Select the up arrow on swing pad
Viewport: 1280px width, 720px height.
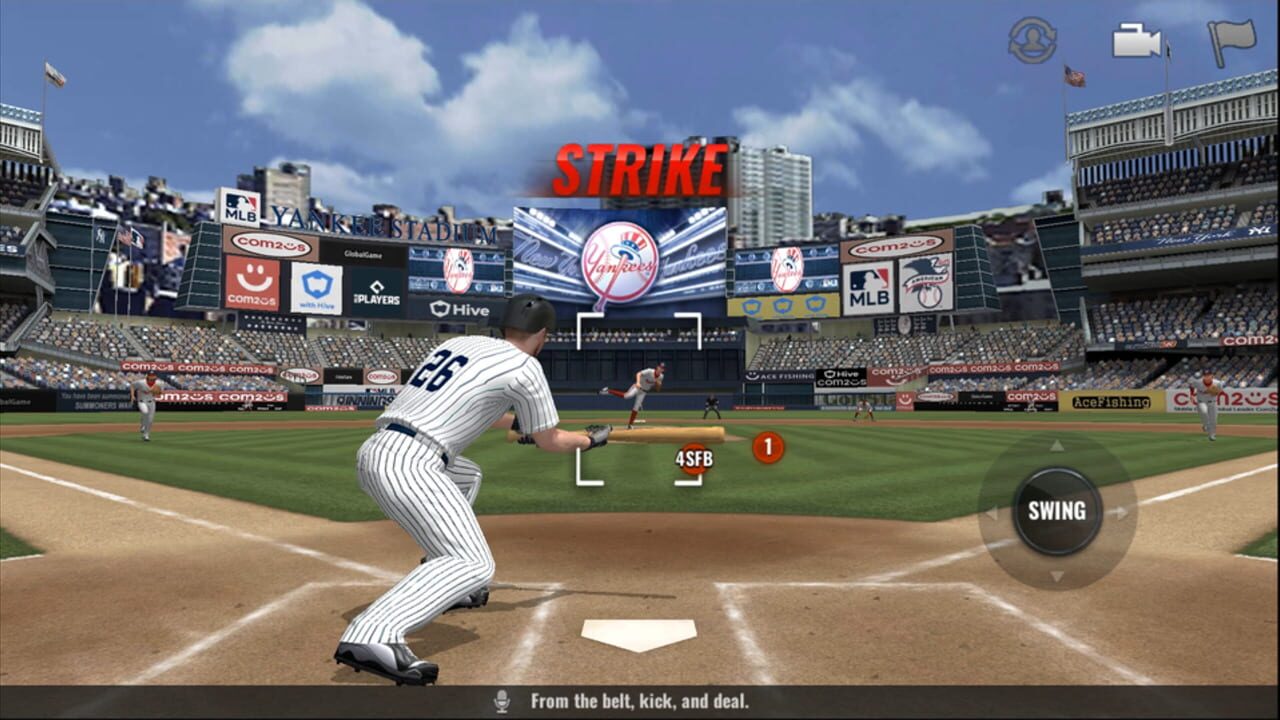pyautogui.click(x=1056, y=445)
